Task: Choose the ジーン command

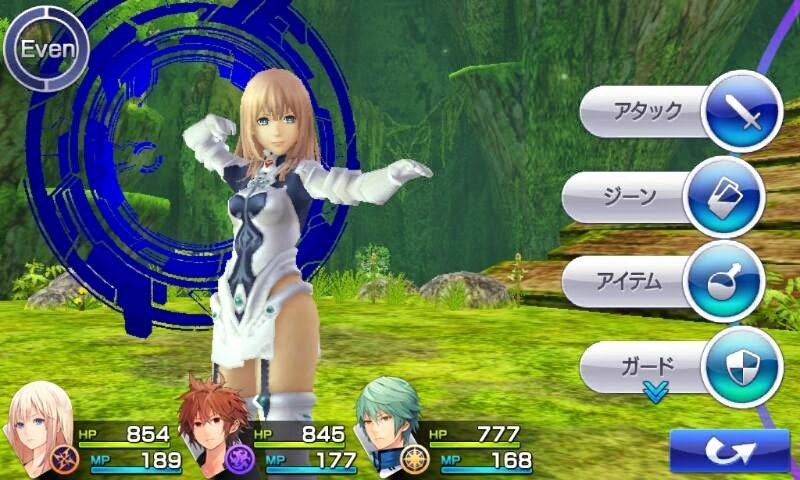Action: point(665,196)
